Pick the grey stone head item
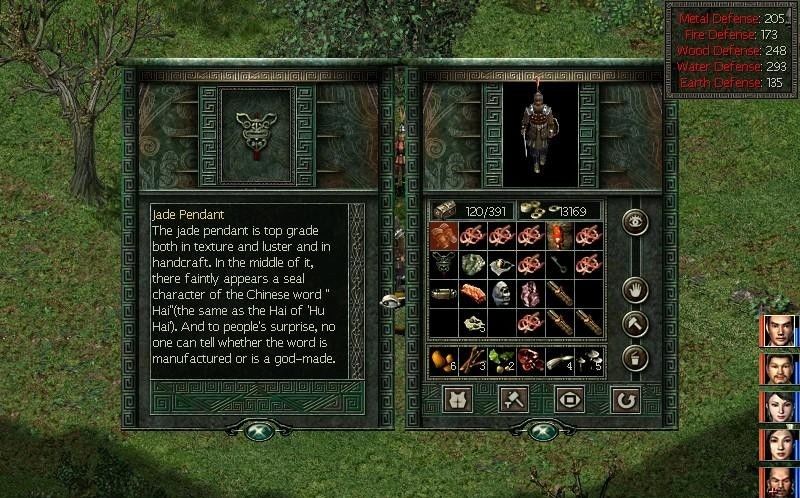The image size is (800, 498). 502,294
